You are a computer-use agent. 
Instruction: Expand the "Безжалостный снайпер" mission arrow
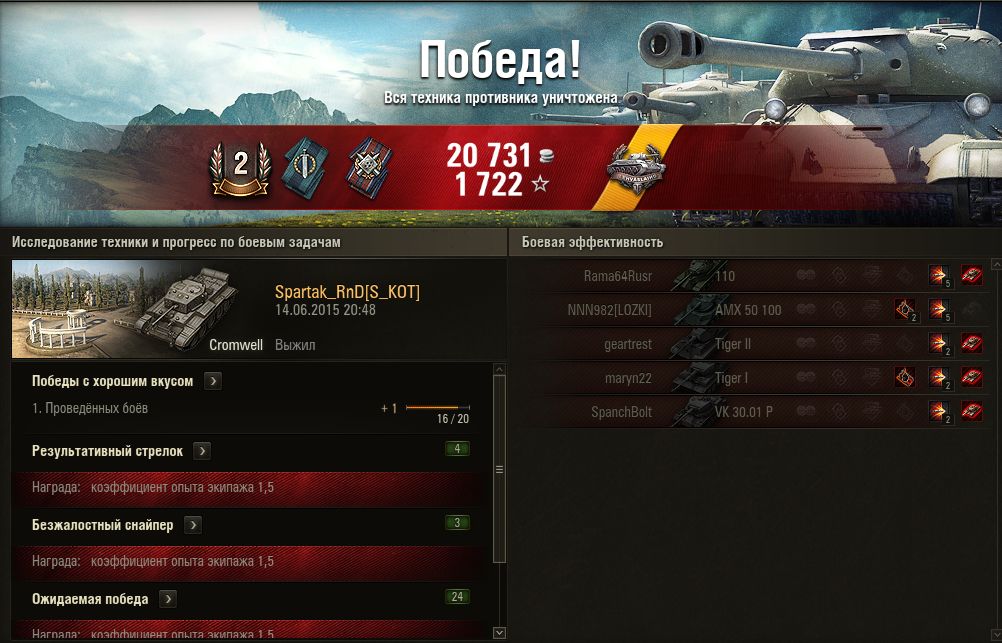click(192, 525)
